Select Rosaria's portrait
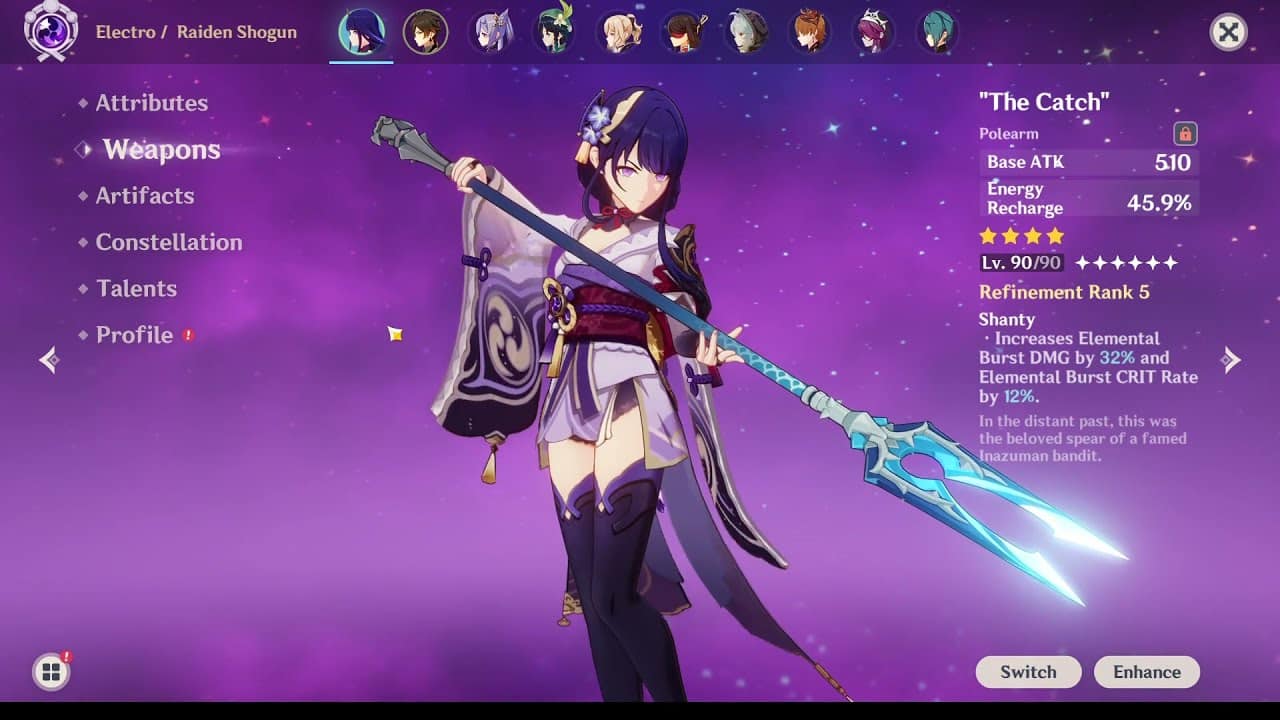Screen dimensions: 1280x720 [876, 33]
